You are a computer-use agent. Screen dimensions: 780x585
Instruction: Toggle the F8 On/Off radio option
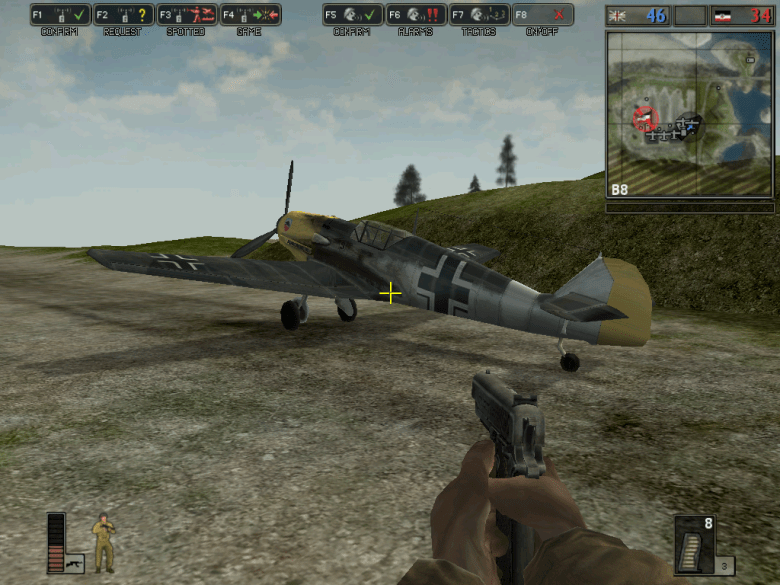(541, 15)
